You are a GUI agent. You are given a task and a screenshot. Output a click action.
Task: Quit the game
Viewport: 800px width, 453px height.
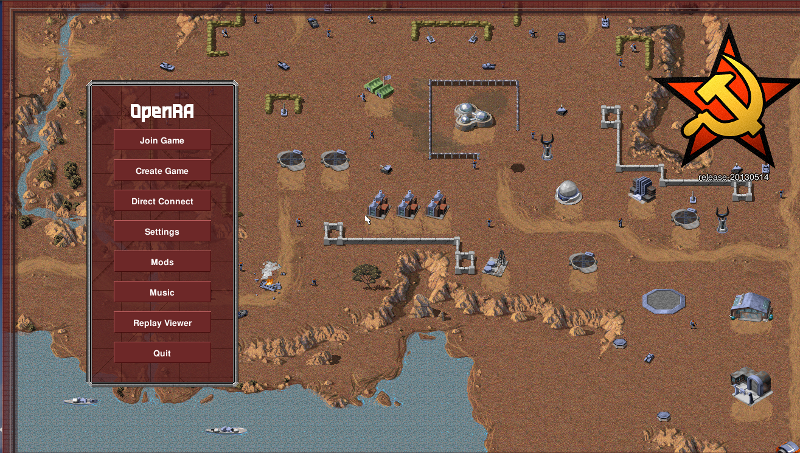[x=162, y=353]
